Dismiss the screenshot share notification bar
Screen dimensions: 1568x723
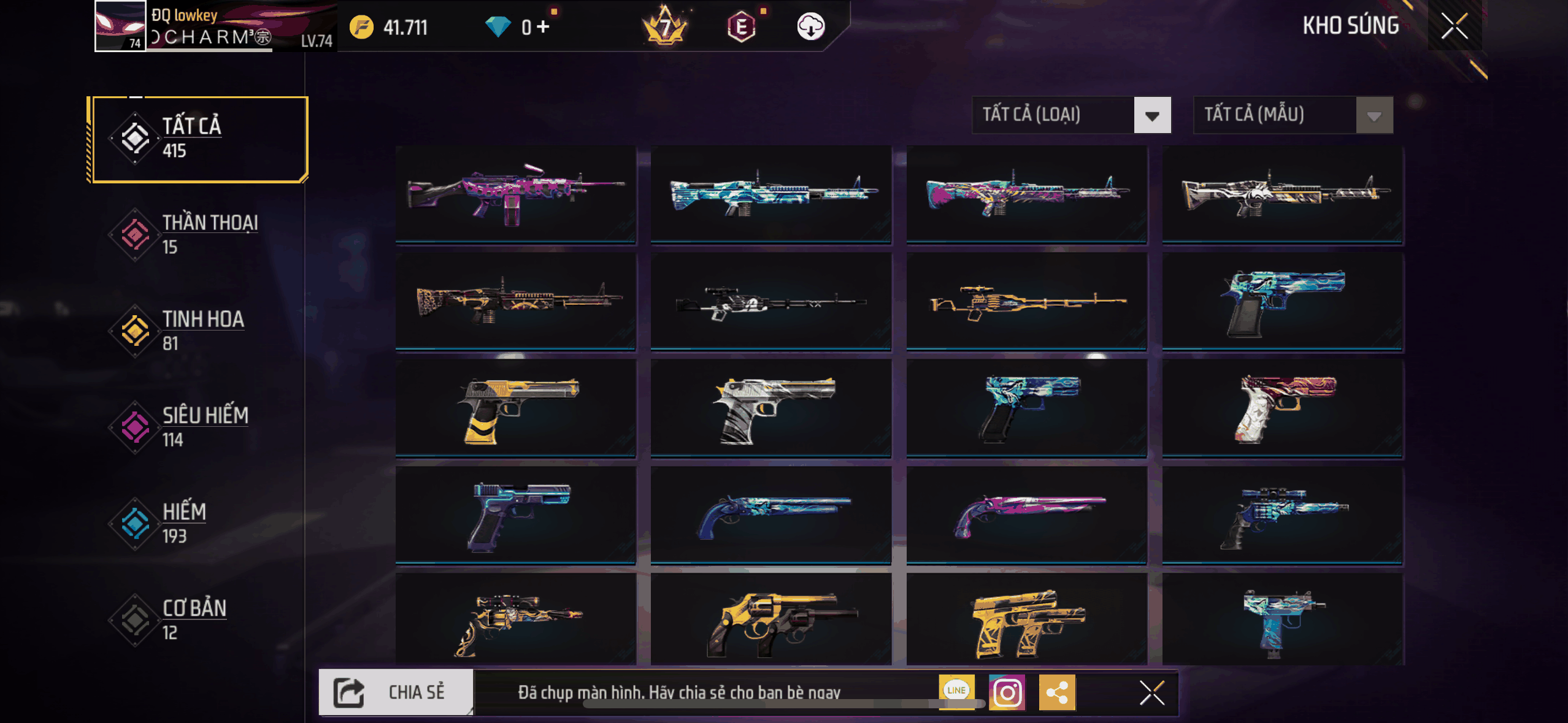[x=1151, y=693]
